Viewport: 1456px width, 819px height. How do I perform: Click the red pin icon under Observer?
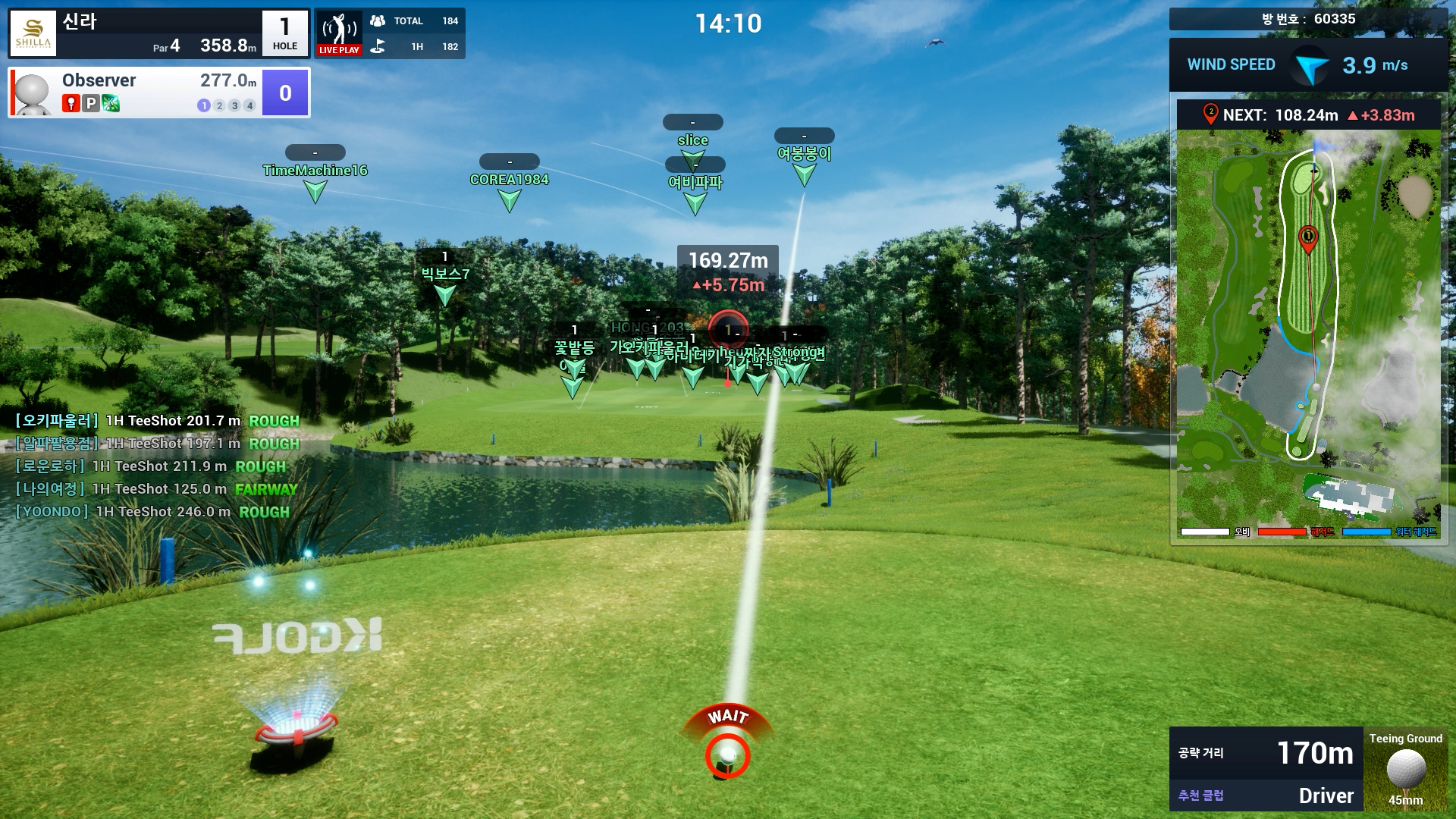pos(71,104)
